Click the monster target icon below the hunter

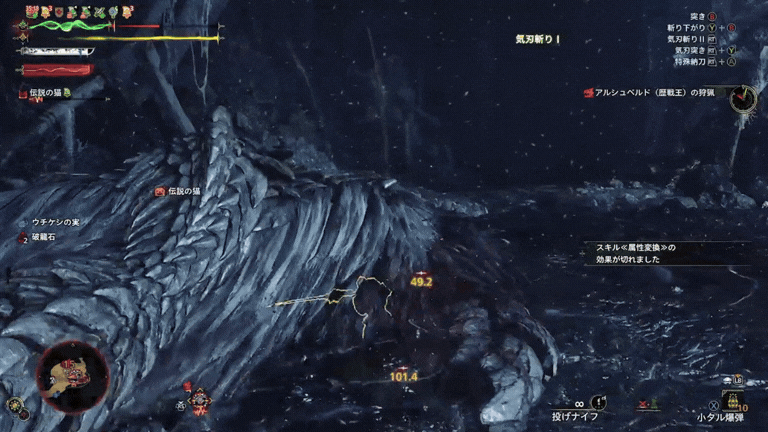[x=201, y=401]
